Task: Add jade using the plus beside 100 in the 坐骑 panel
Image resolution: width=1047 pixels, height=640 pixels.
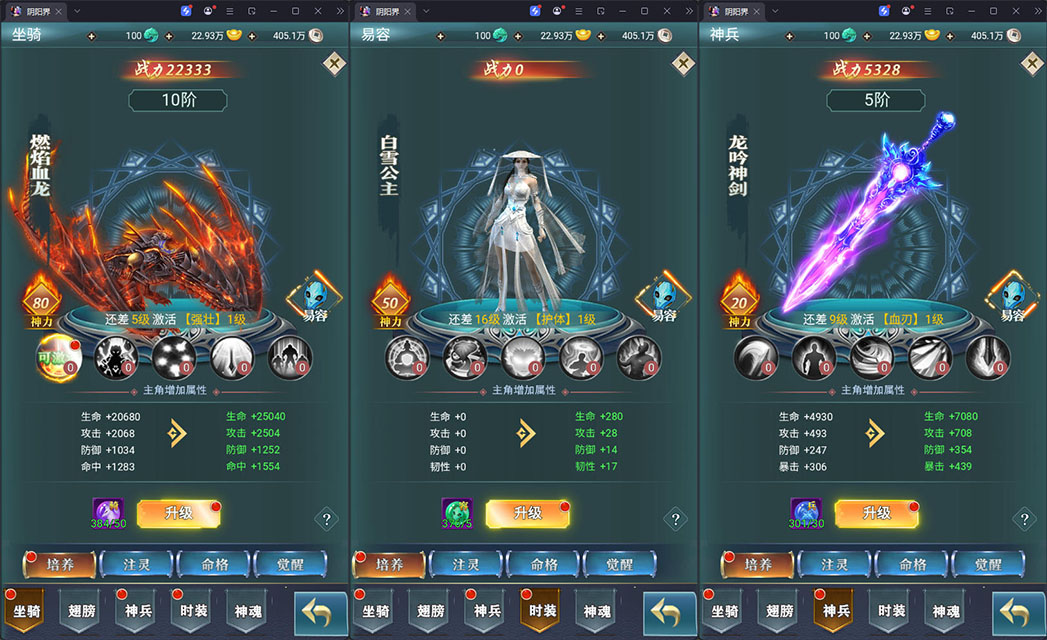Action: (93, 36)
